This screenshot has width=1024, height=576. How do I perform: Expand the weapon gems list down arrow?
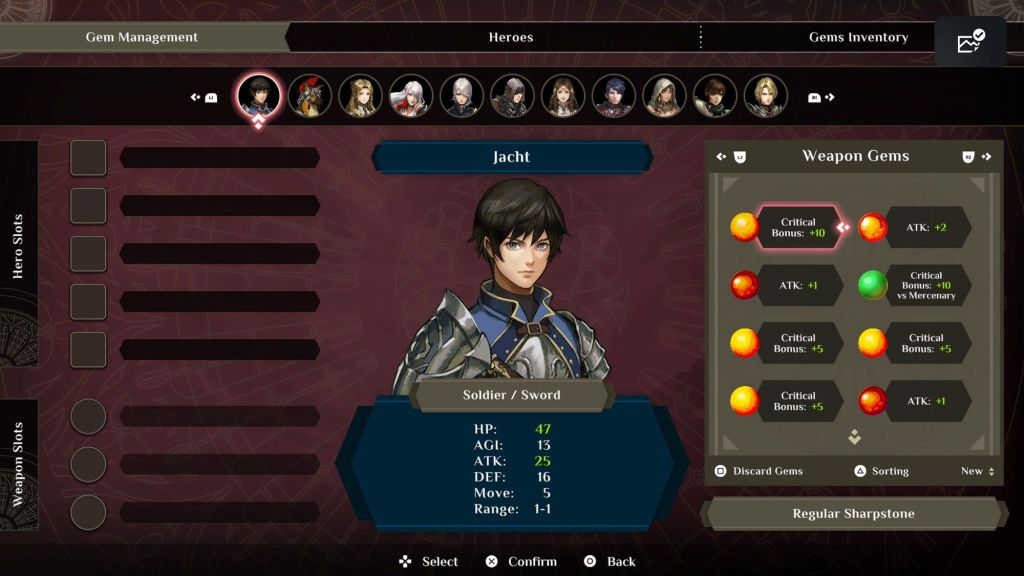click(854, 437)
